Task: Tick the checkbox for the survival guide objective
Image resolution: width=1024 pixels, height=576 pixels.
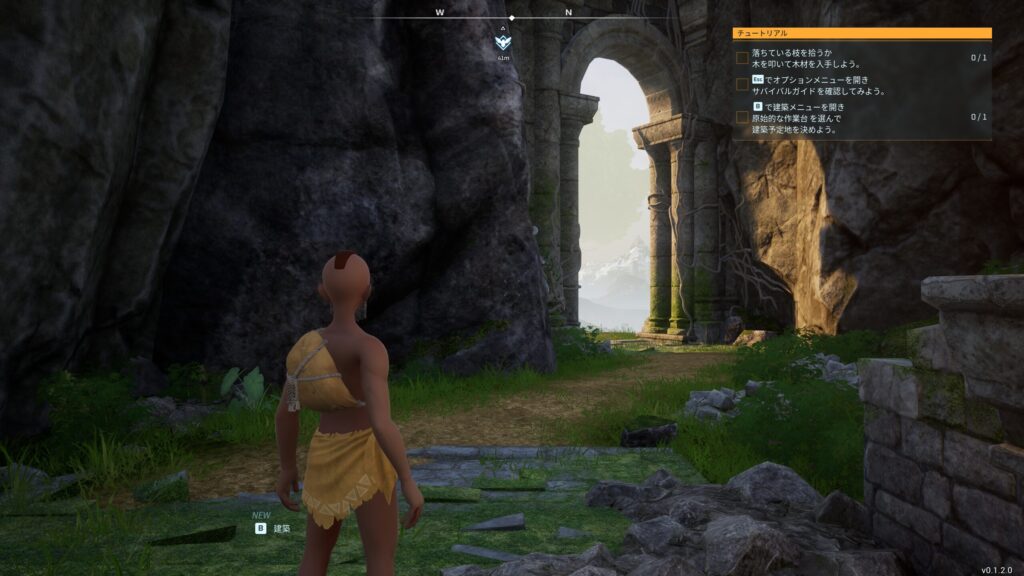Action: [x=742, y=85]
